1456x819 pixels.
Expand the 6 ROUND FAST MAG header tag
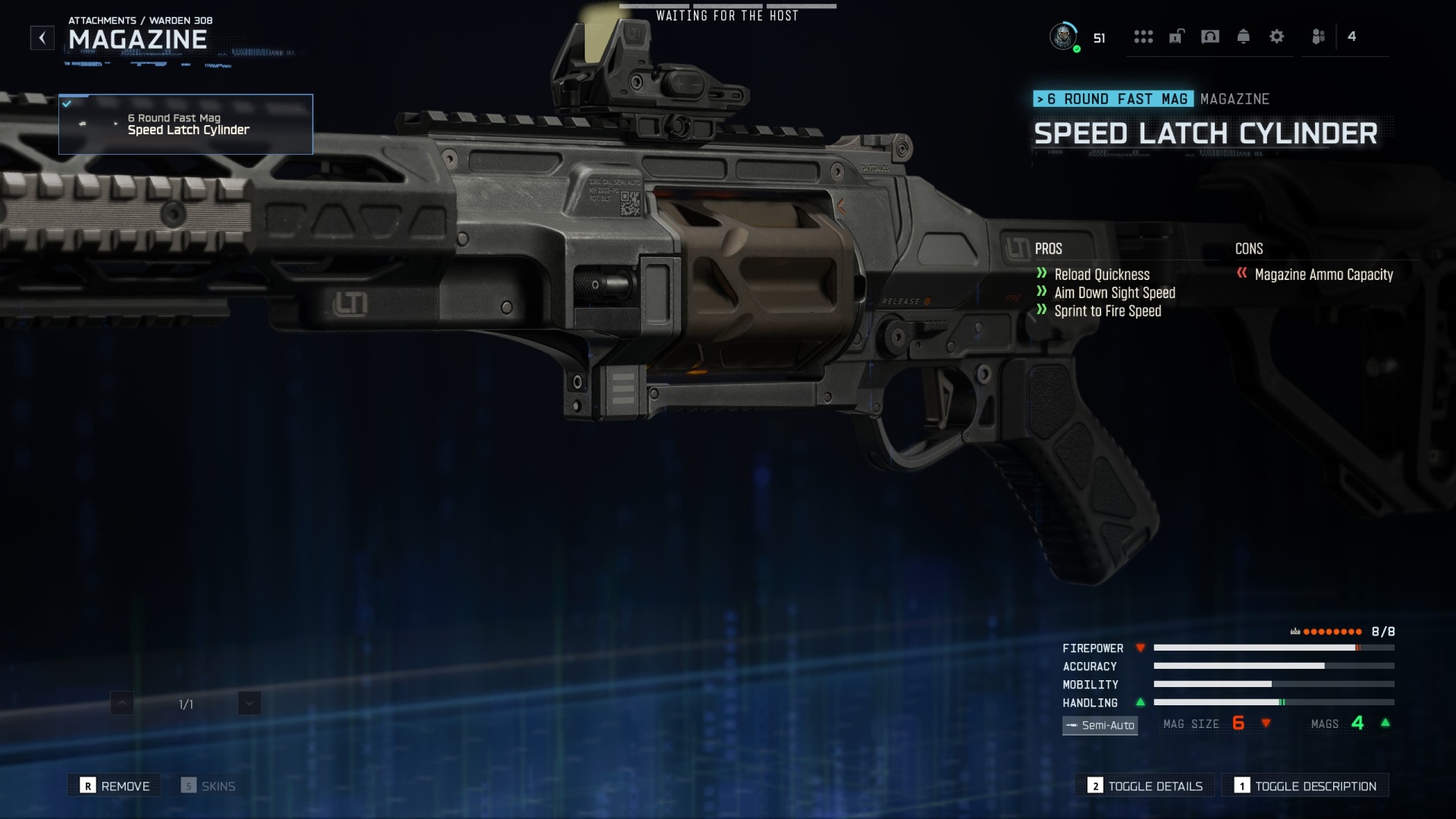click(1113, 99)
